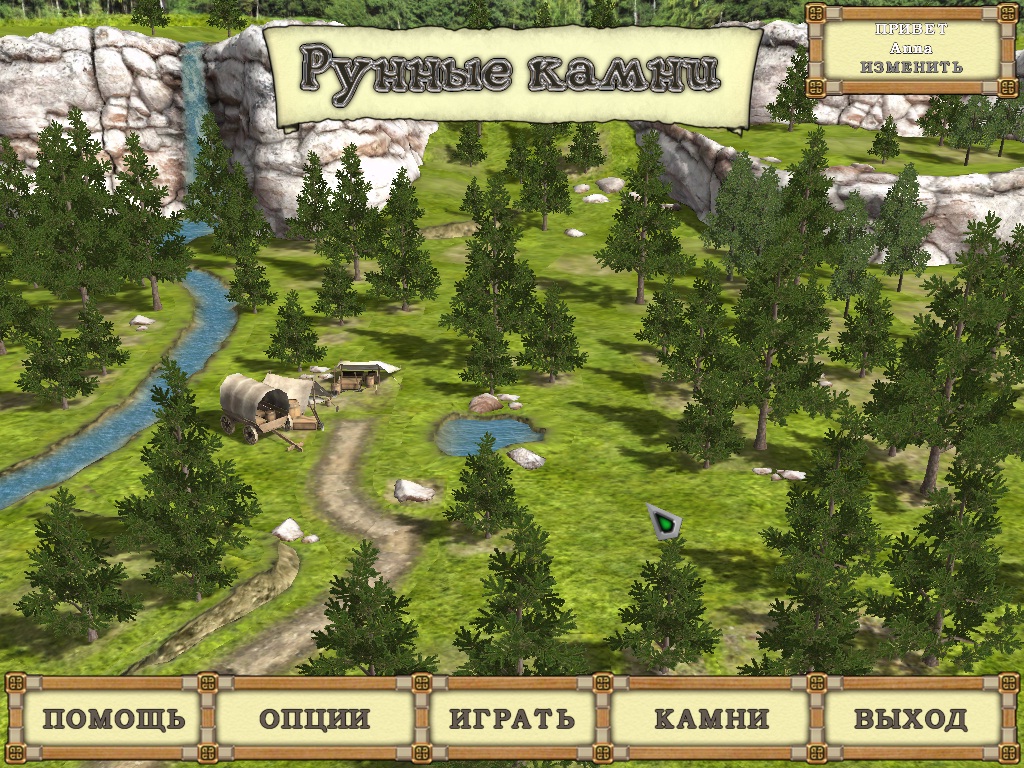Start the game with ИГРАТЬ
This screenshot has width=1024, height=768.
point(511,718)
